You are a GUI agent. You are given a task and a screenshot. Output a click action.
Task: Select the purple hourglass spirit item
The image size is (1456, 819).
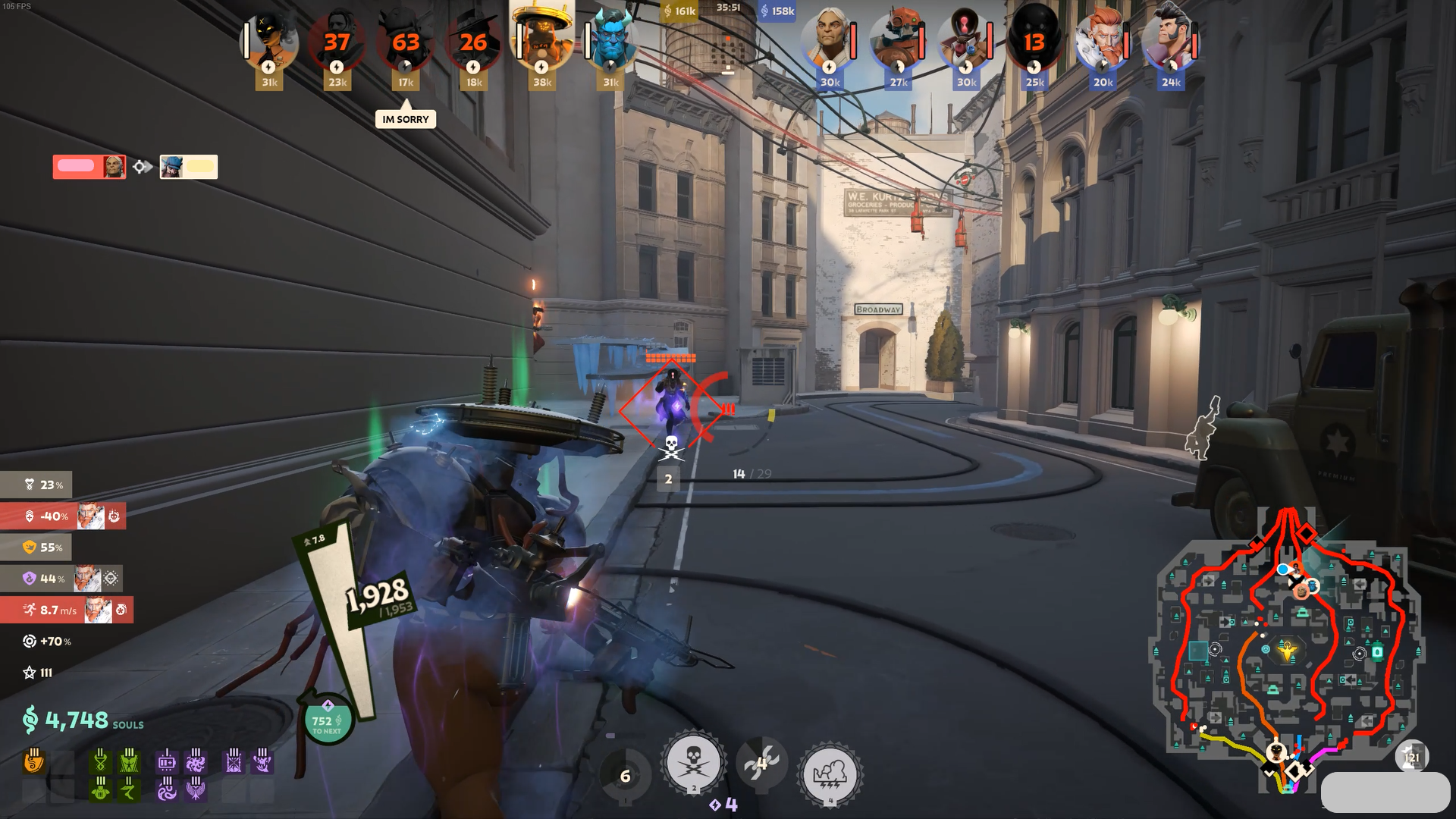(234, 761)
